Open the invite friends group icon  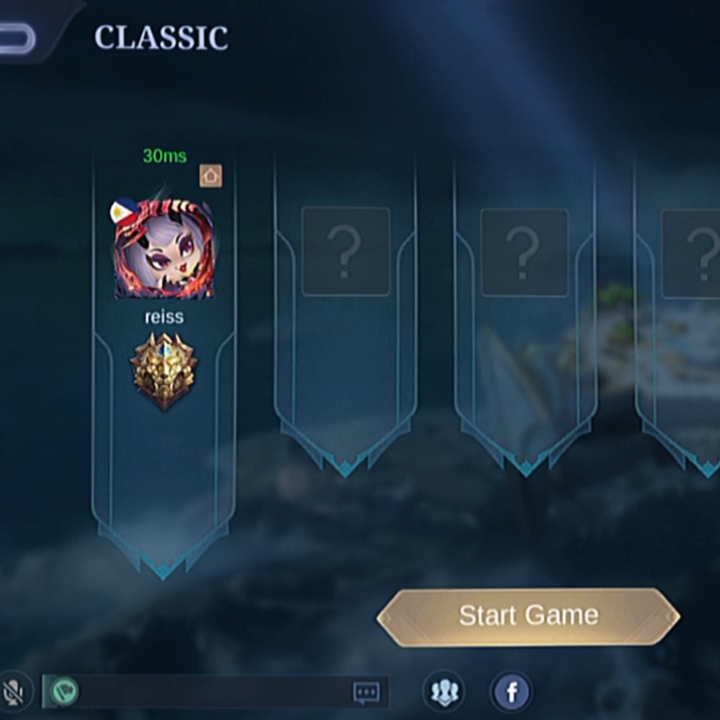444,691
